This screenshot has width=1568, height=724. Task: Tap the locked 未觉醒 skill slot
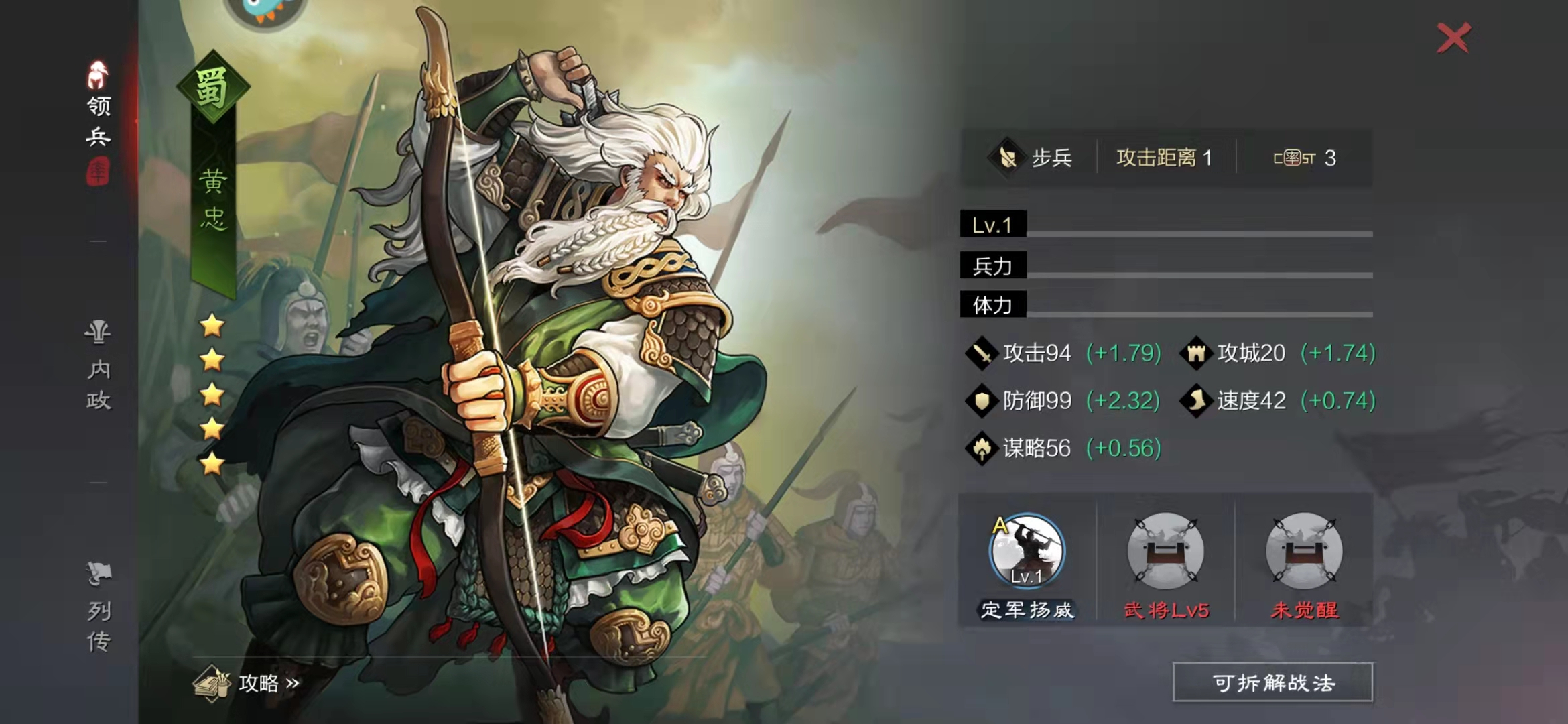(x=1303, y=551)
